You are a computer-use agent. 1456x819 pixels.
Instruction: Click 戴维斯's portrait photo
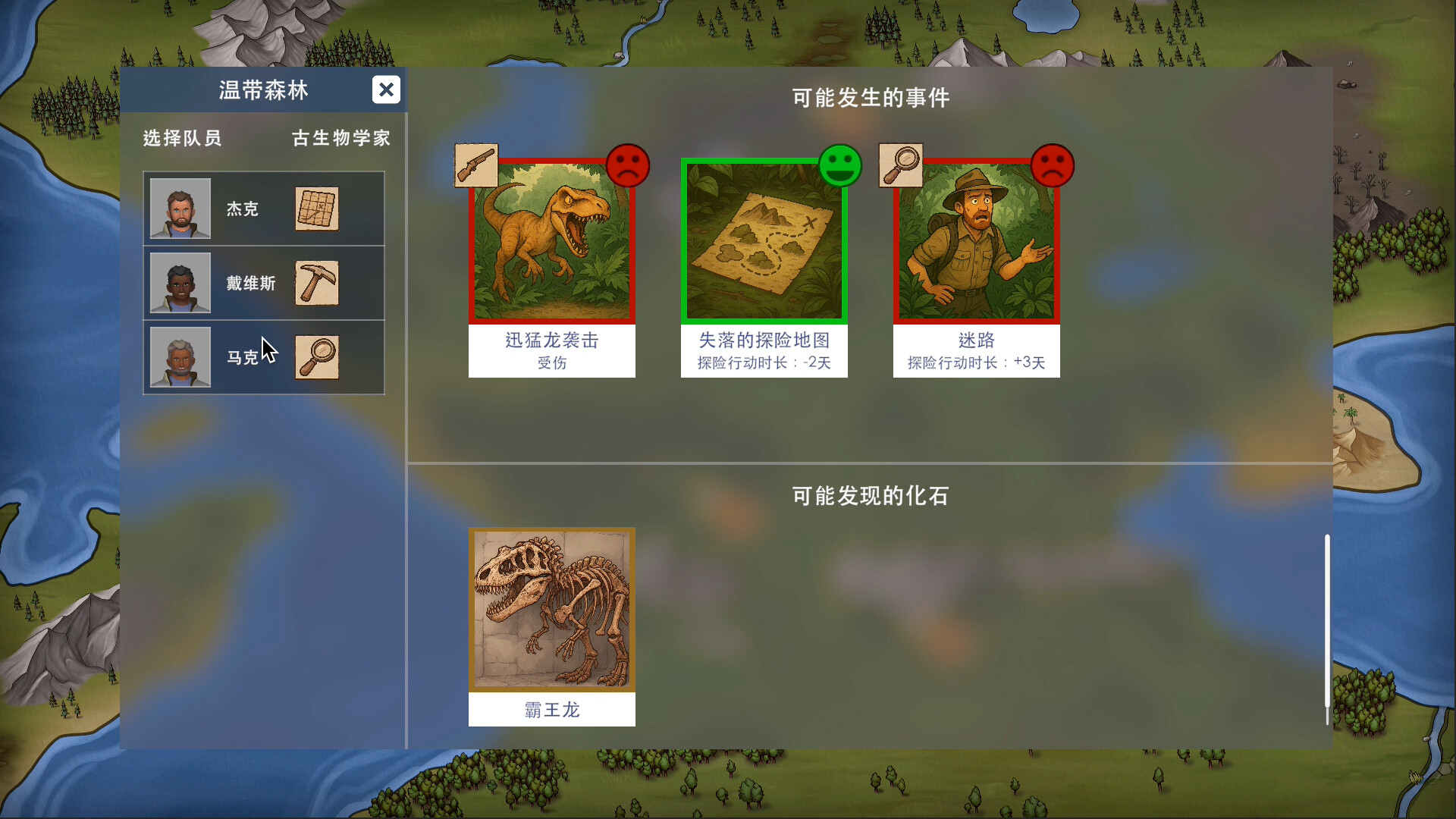(x=180, y=283)
